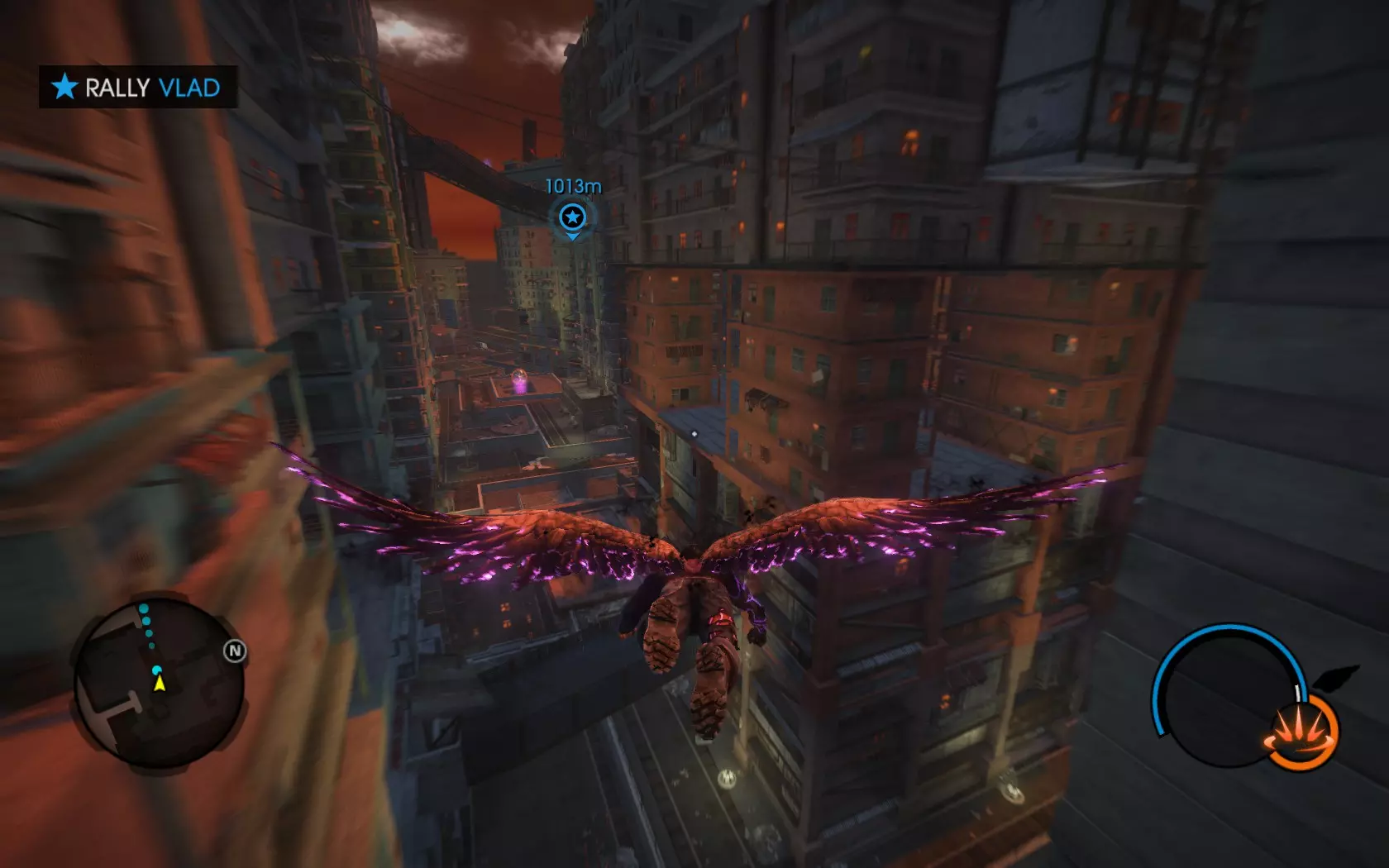Click the Rally Vlad objective tracker
Viewport: 1389px width, 868px height.
pos(138,87)
